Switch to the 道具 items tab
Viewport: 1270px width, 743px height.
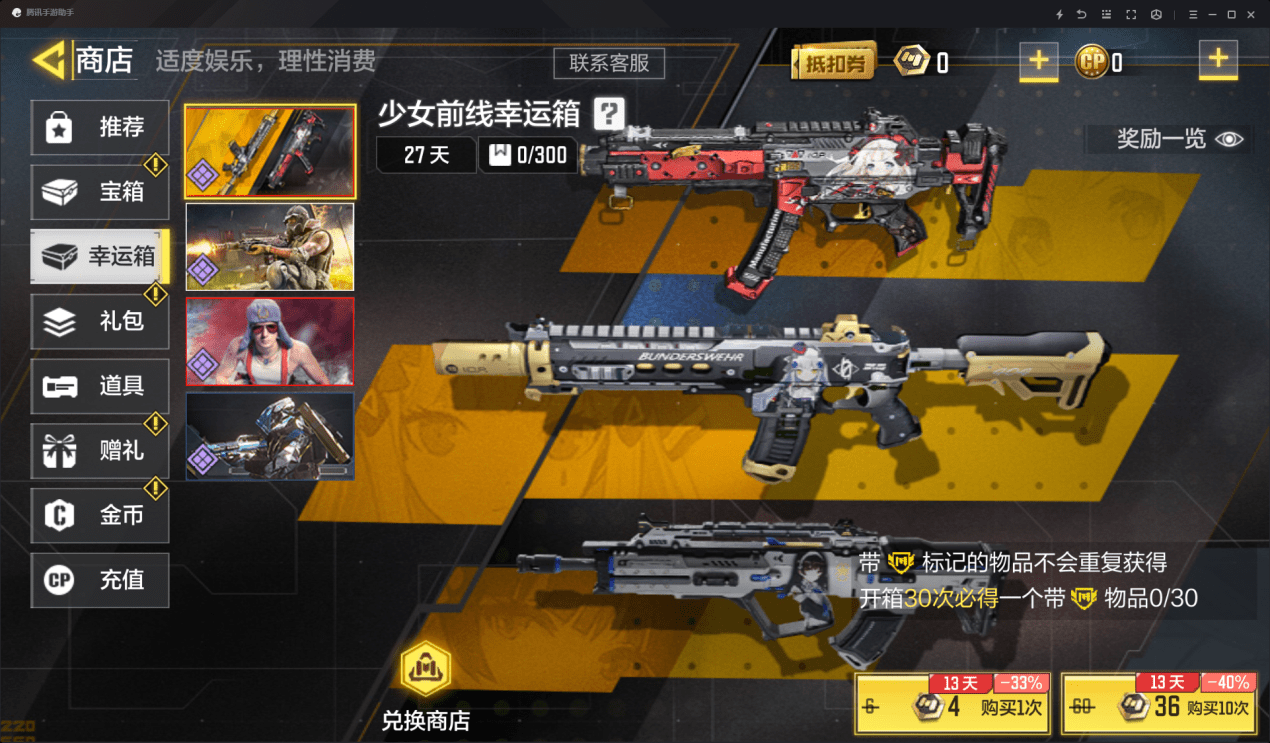[x=100, y=386]
